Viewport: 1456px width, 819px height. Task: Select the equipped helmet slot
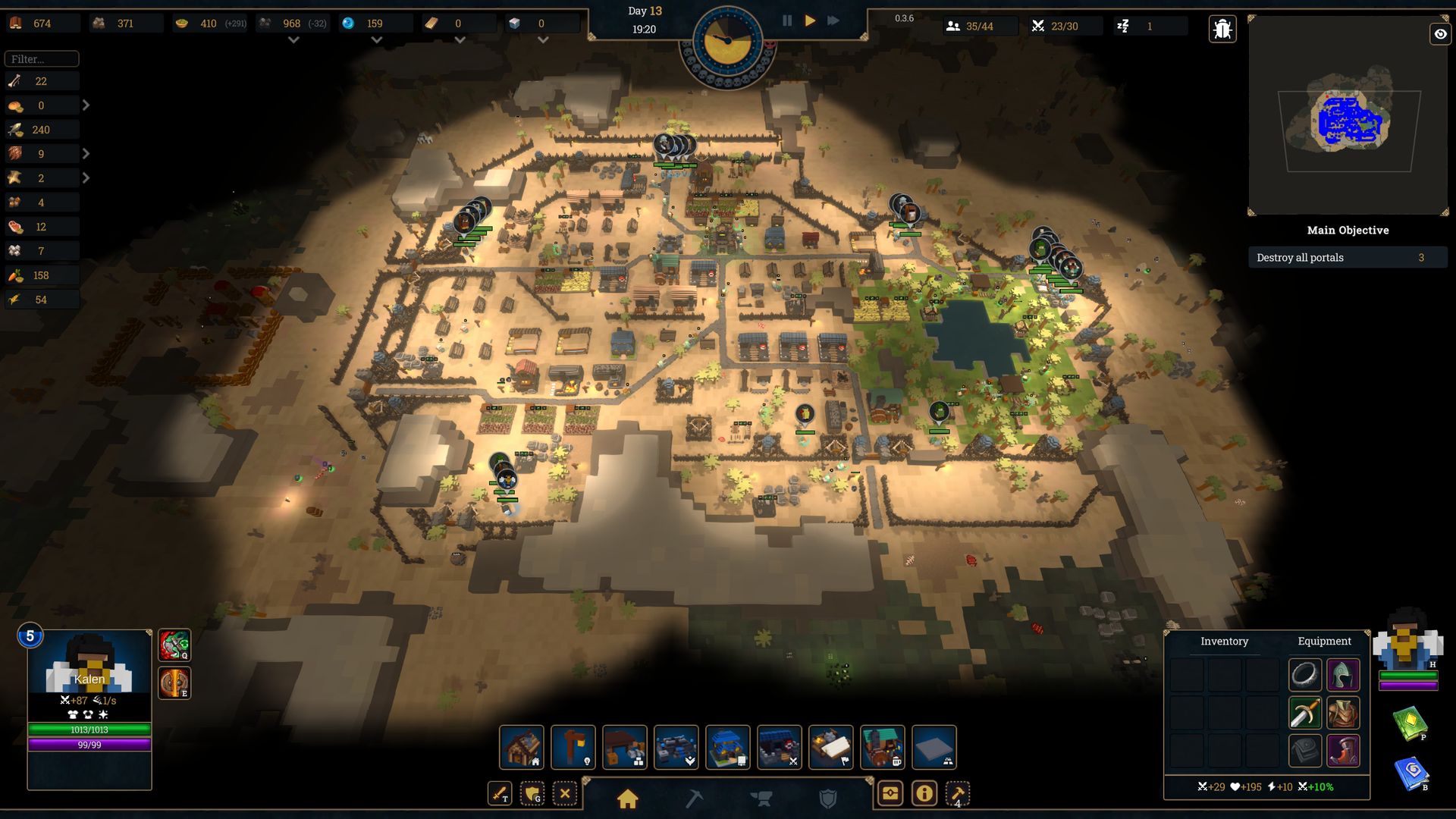[x=1343, y=675]
